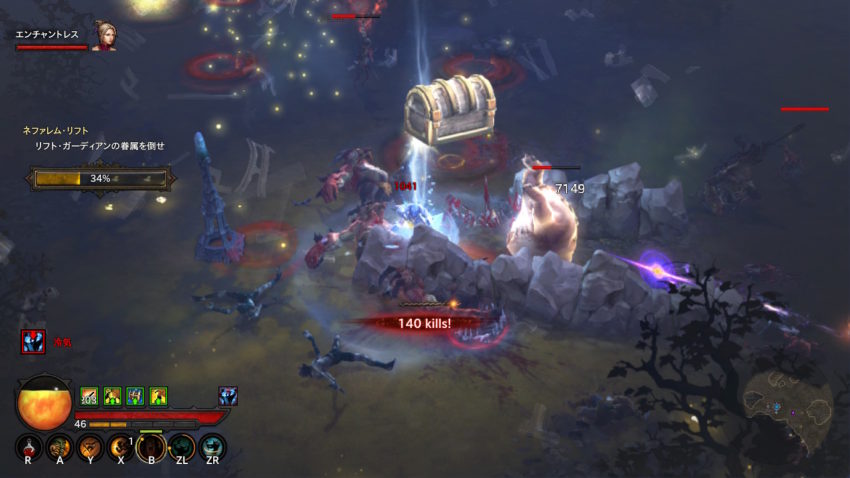
Task: Select the buff icon showing 203
Action: [89, 396]
